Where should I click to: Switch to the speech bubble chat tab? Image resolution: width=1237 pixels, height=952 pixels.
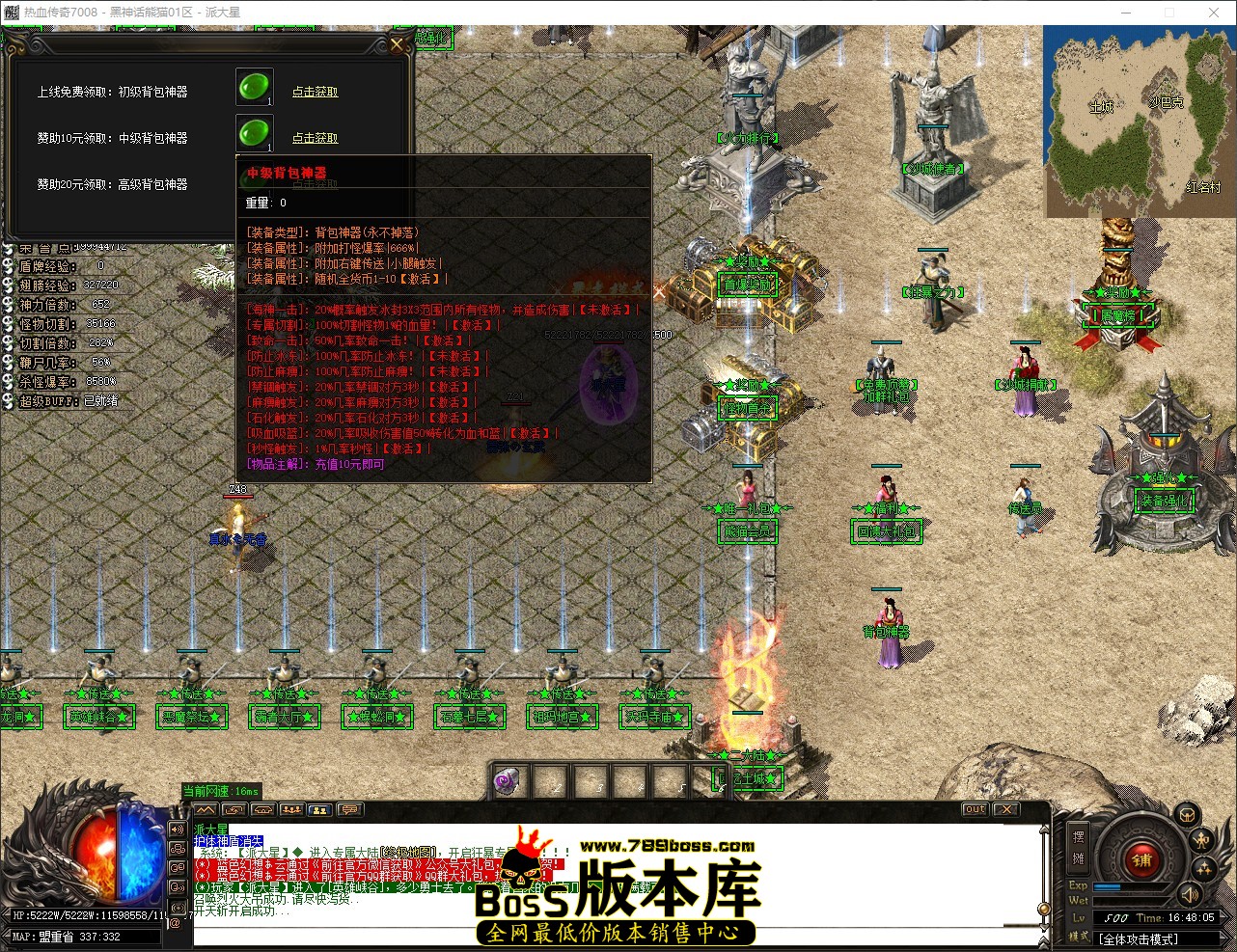click(x=351, y=810)
